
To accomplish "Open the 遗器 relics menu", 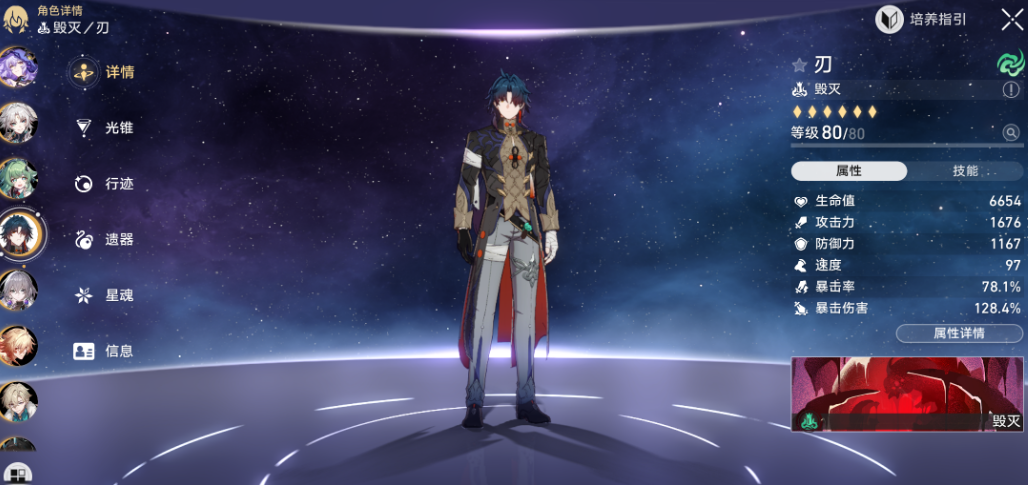I will click(x=103, y=240).
